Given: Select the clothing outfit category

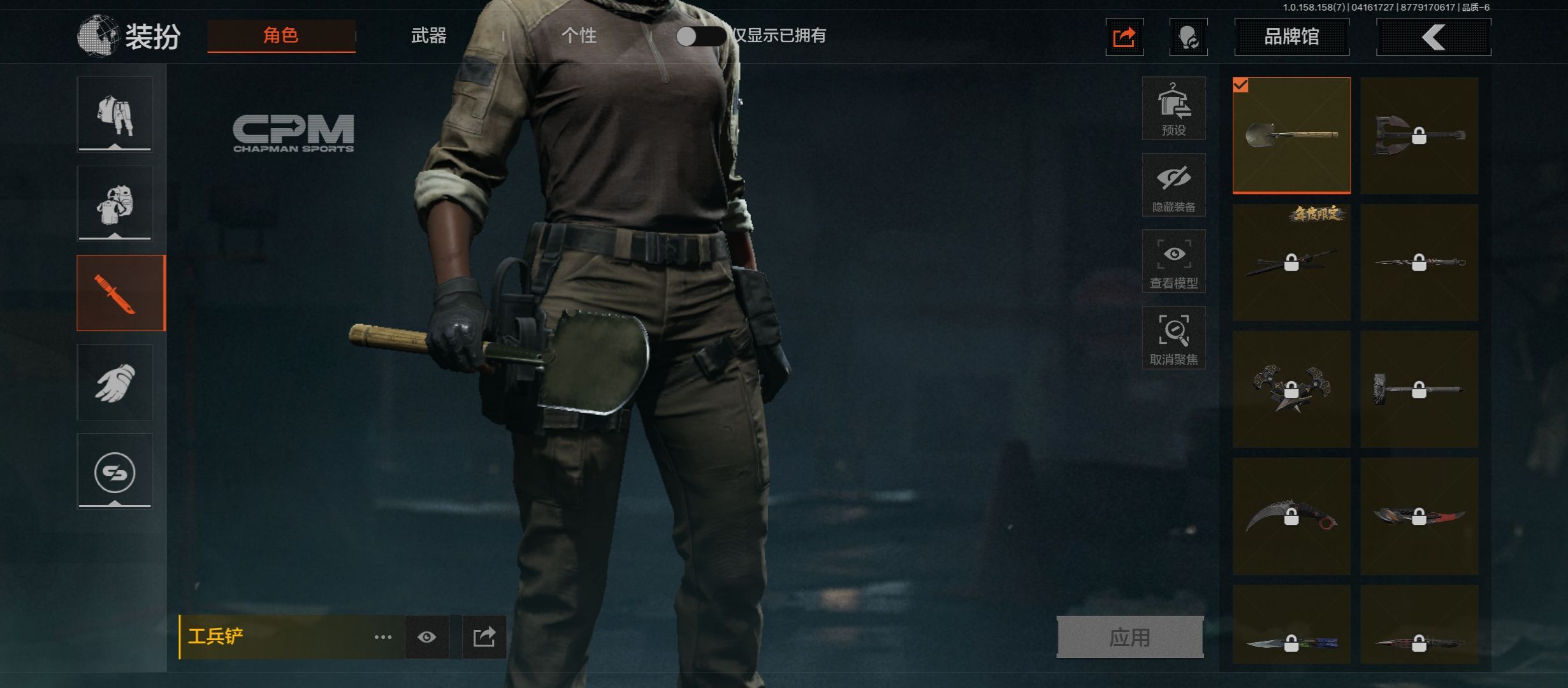Looking at the screenshot, I should tap(115, 115).
